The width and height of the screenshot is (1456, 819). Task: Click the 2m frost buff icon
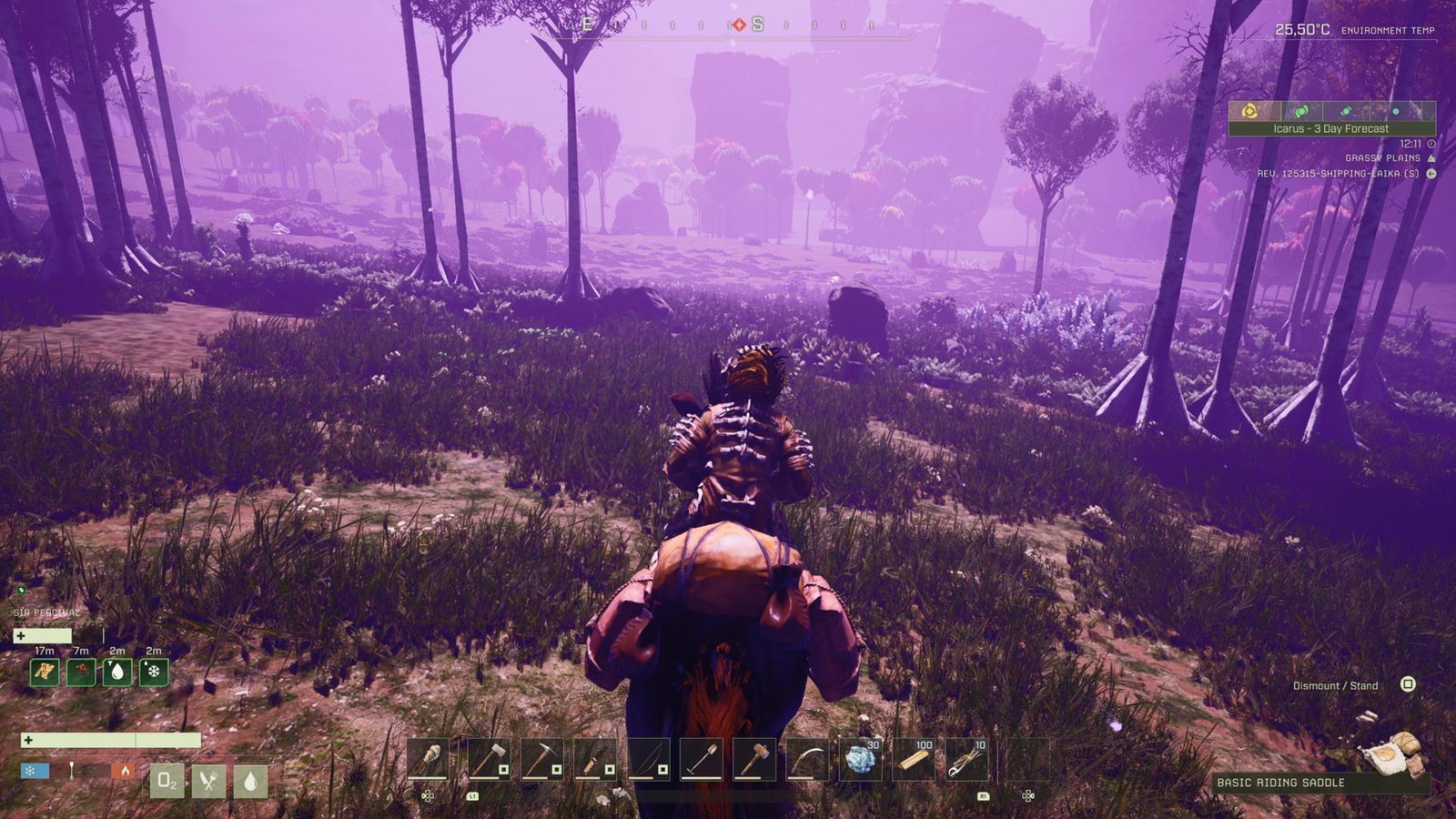(152, 672)
